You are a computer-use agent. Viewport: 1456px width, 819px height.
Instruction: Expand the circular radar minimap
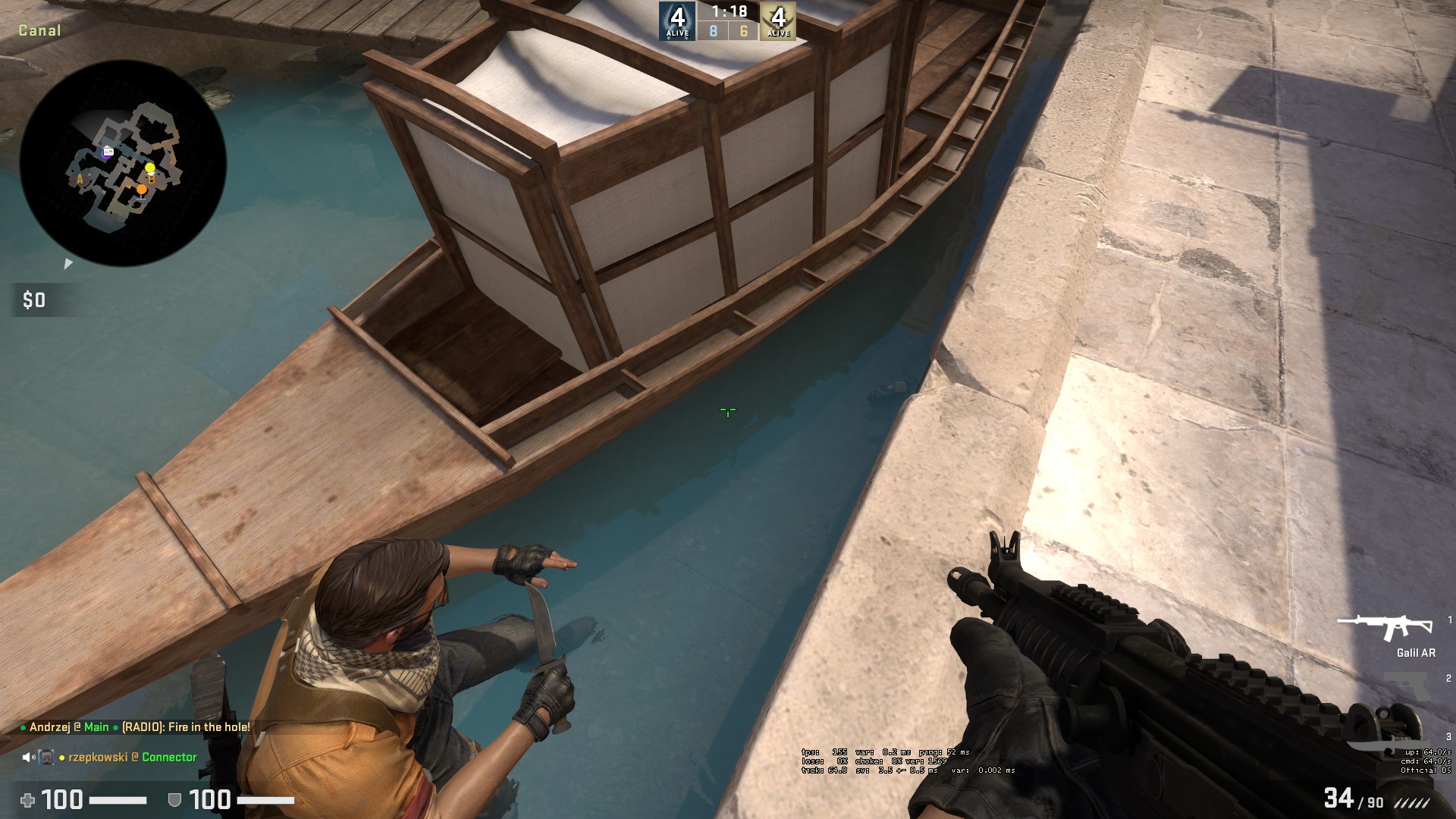[125, 163]
